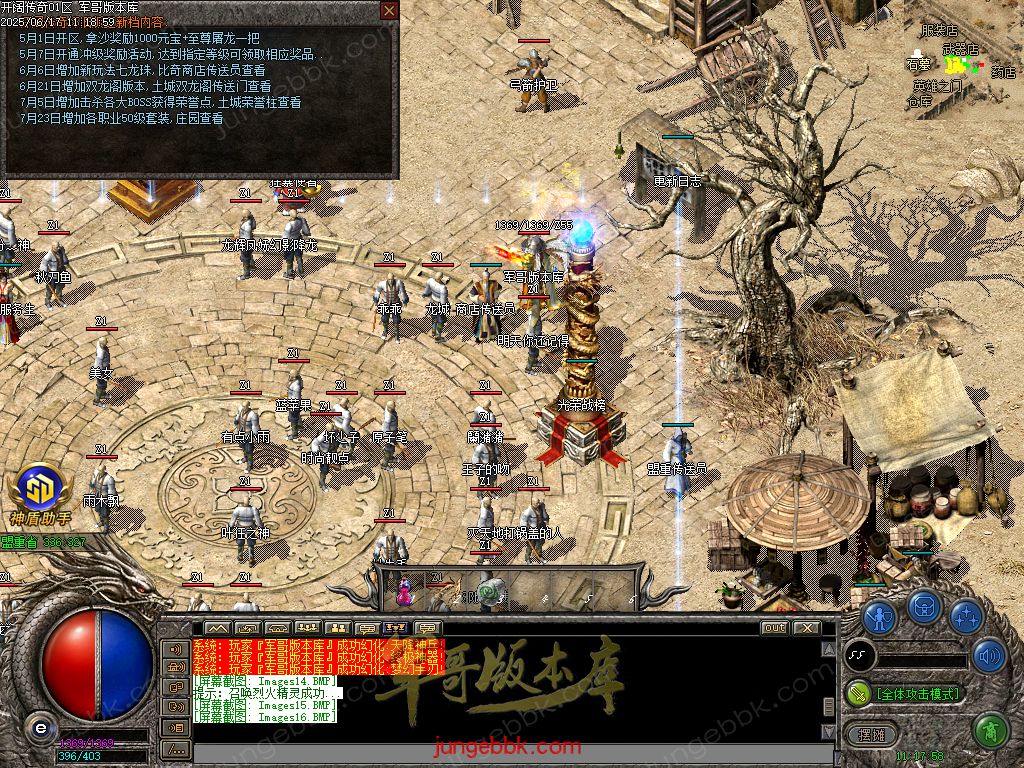1024x768 pixels.
Task: Click the round 'e' button below the orb
Action: tap(39, 728)
